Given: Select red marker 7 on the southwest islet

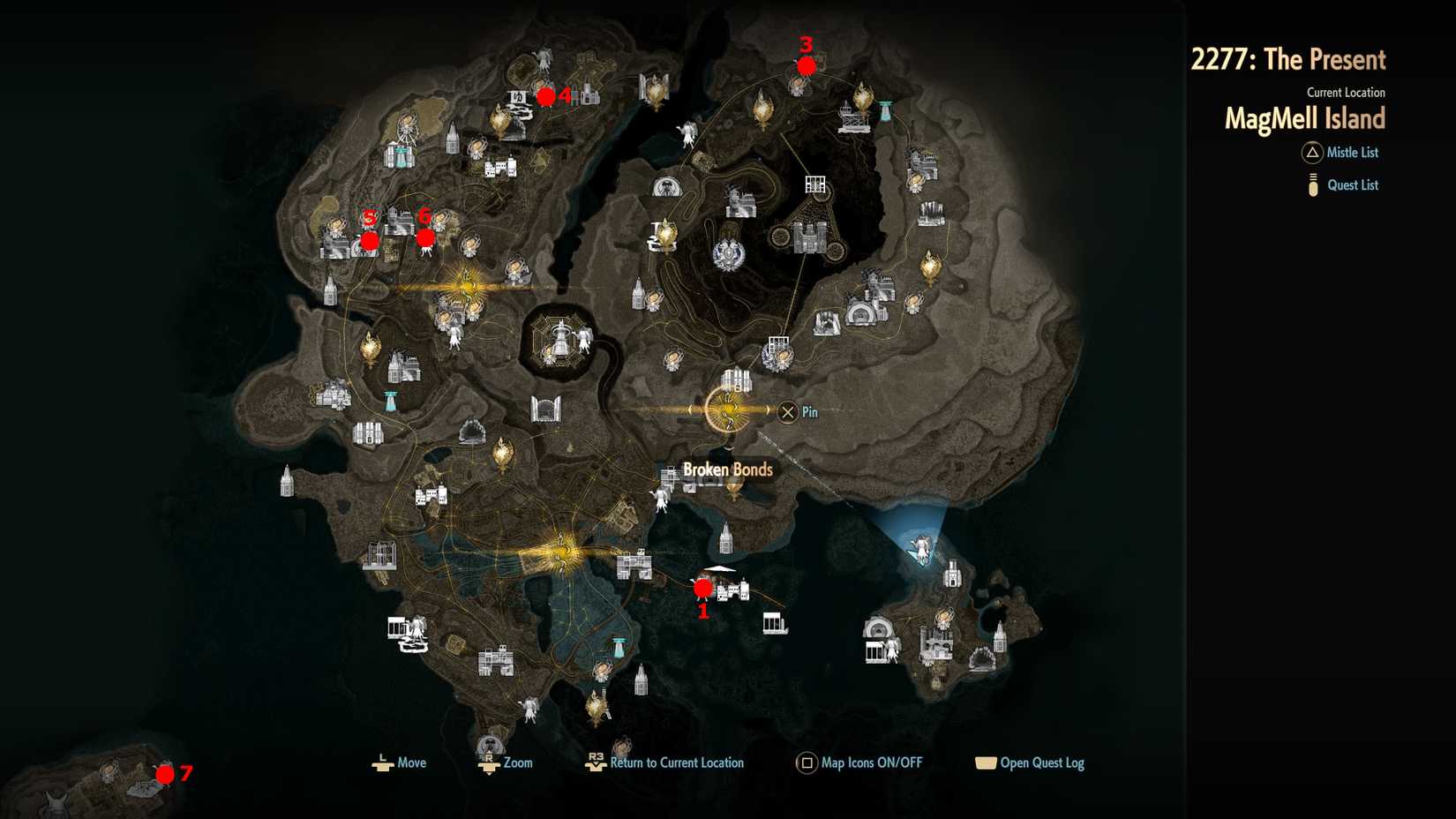Looking at the screenshot, I should [165, 774].
